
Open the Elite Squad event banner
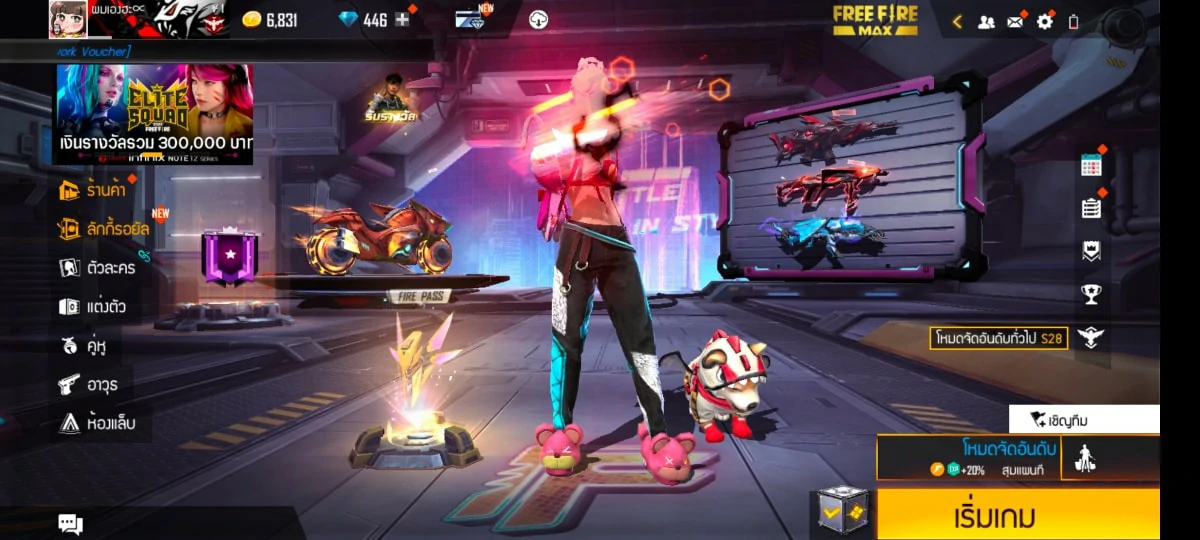154,114
